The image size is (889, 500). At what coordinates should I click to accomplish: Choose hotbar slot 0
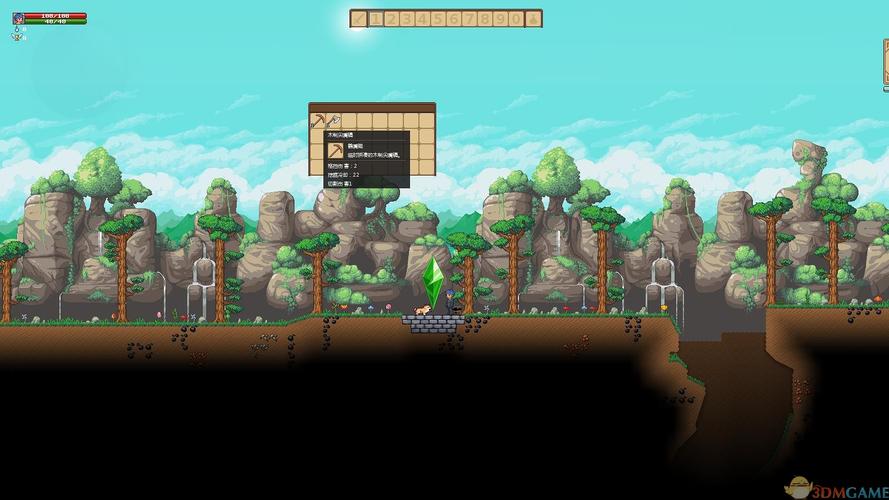click(516, 18)
